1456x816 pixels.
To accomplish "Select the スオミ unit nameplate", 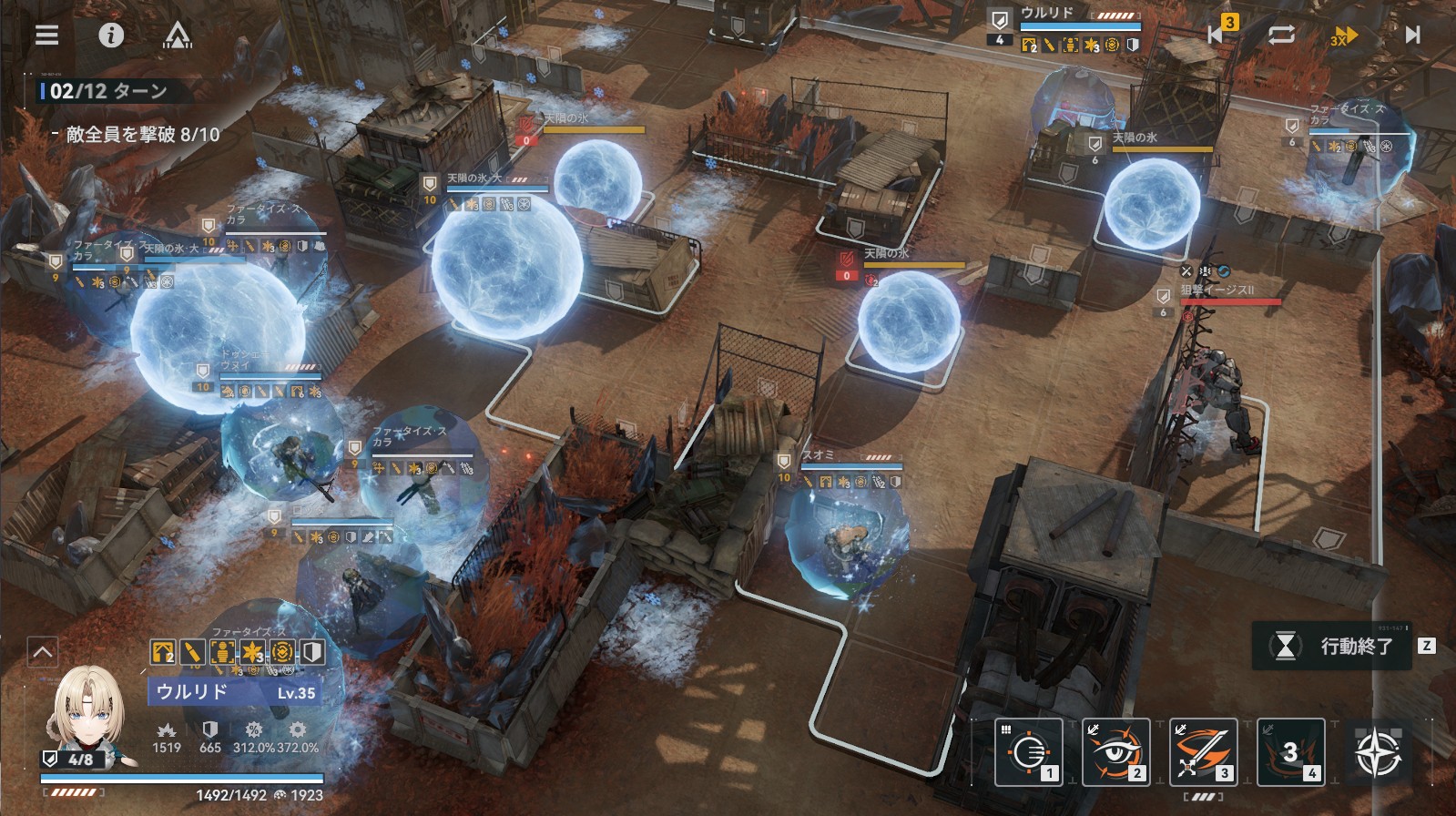I will click(x=818, y=455).
